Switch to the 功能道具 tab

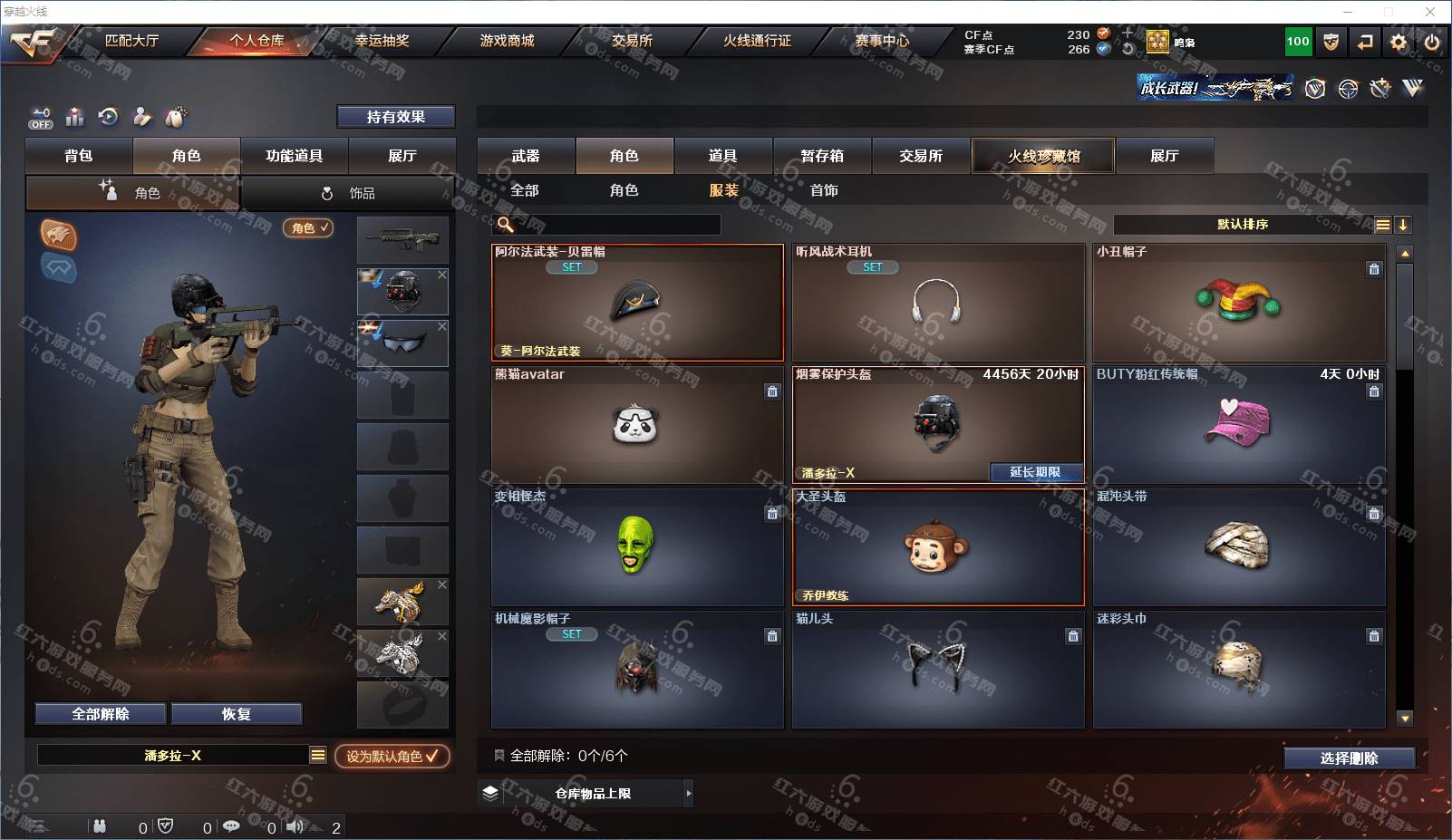(x=294, y=156)
